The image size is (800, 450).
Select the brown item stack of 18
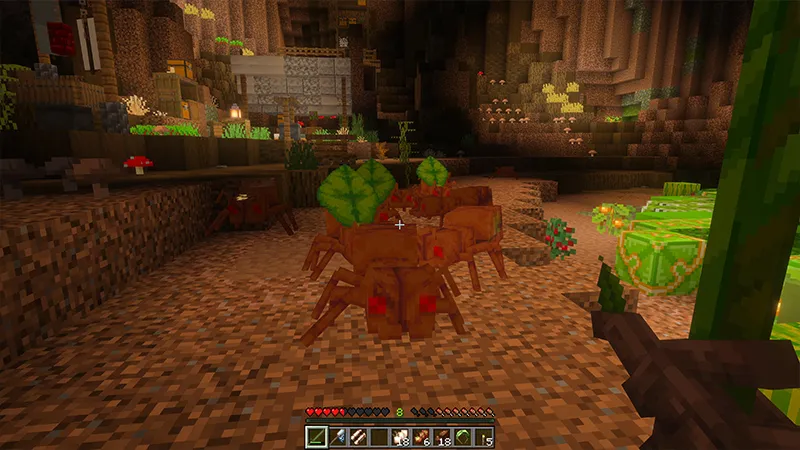(442, 436)
